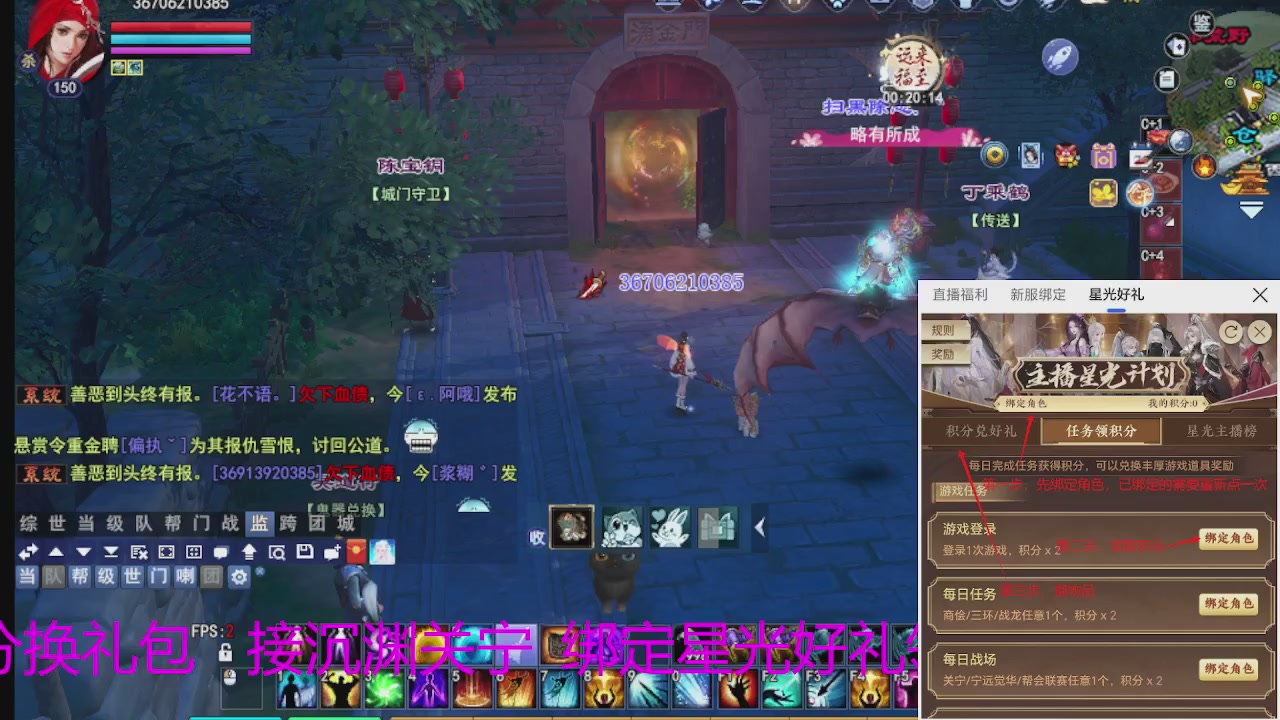
Task: Toggle the 队 team chat filter
Action: point(53,576)
